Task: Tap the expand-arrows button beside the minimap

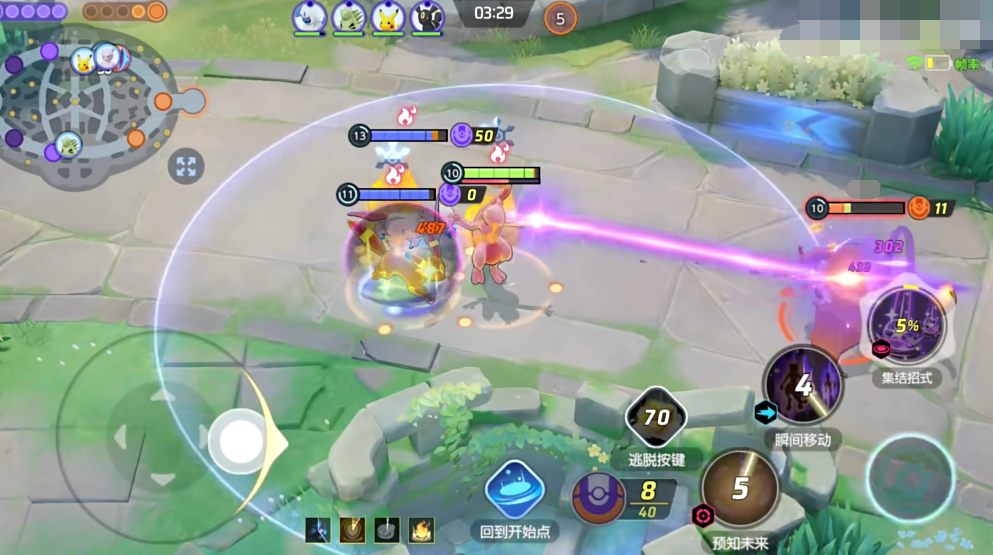Action: coord(186,166)
